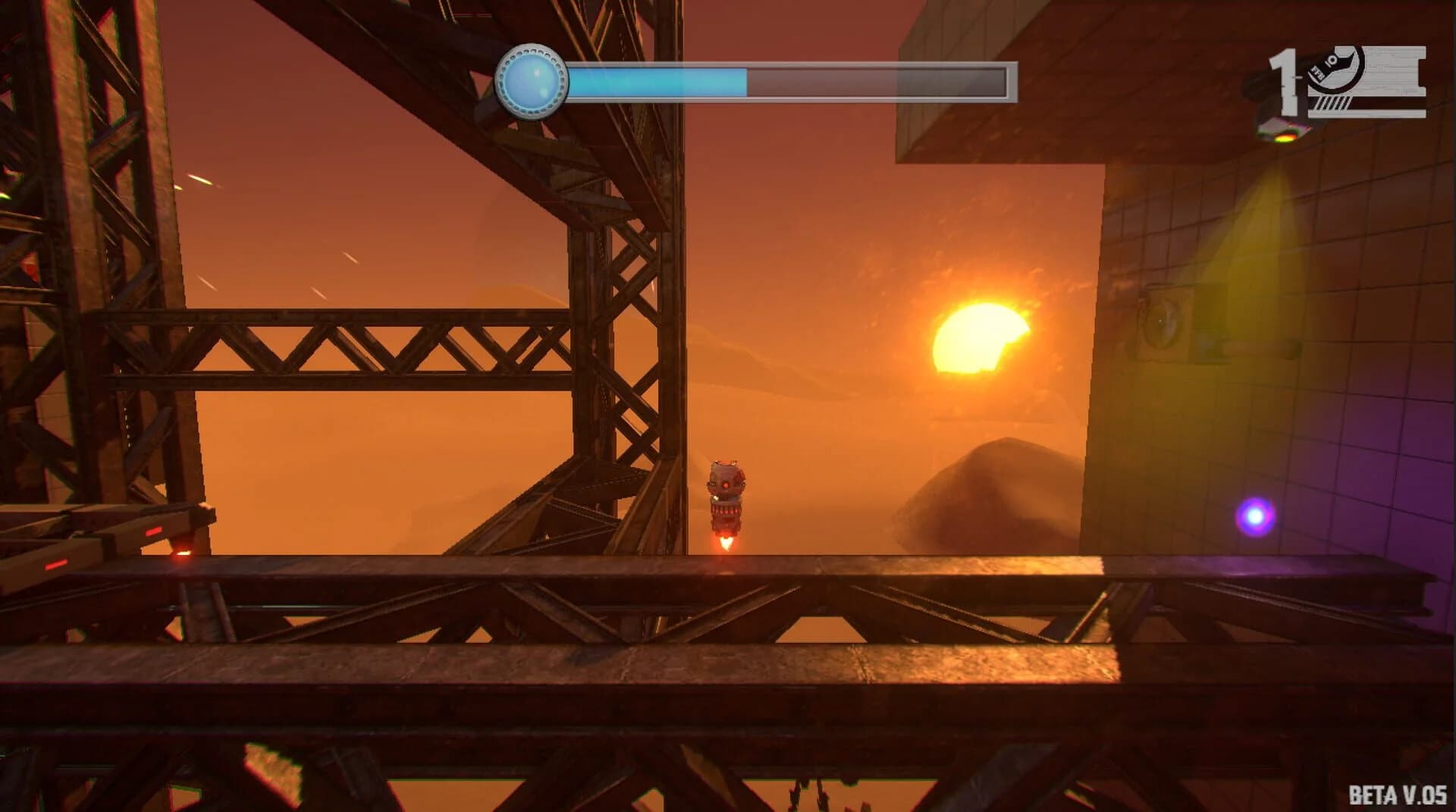Click the jetpack robot character
1456x812 pixels.
pyautogui.click(x=726, y=493)
